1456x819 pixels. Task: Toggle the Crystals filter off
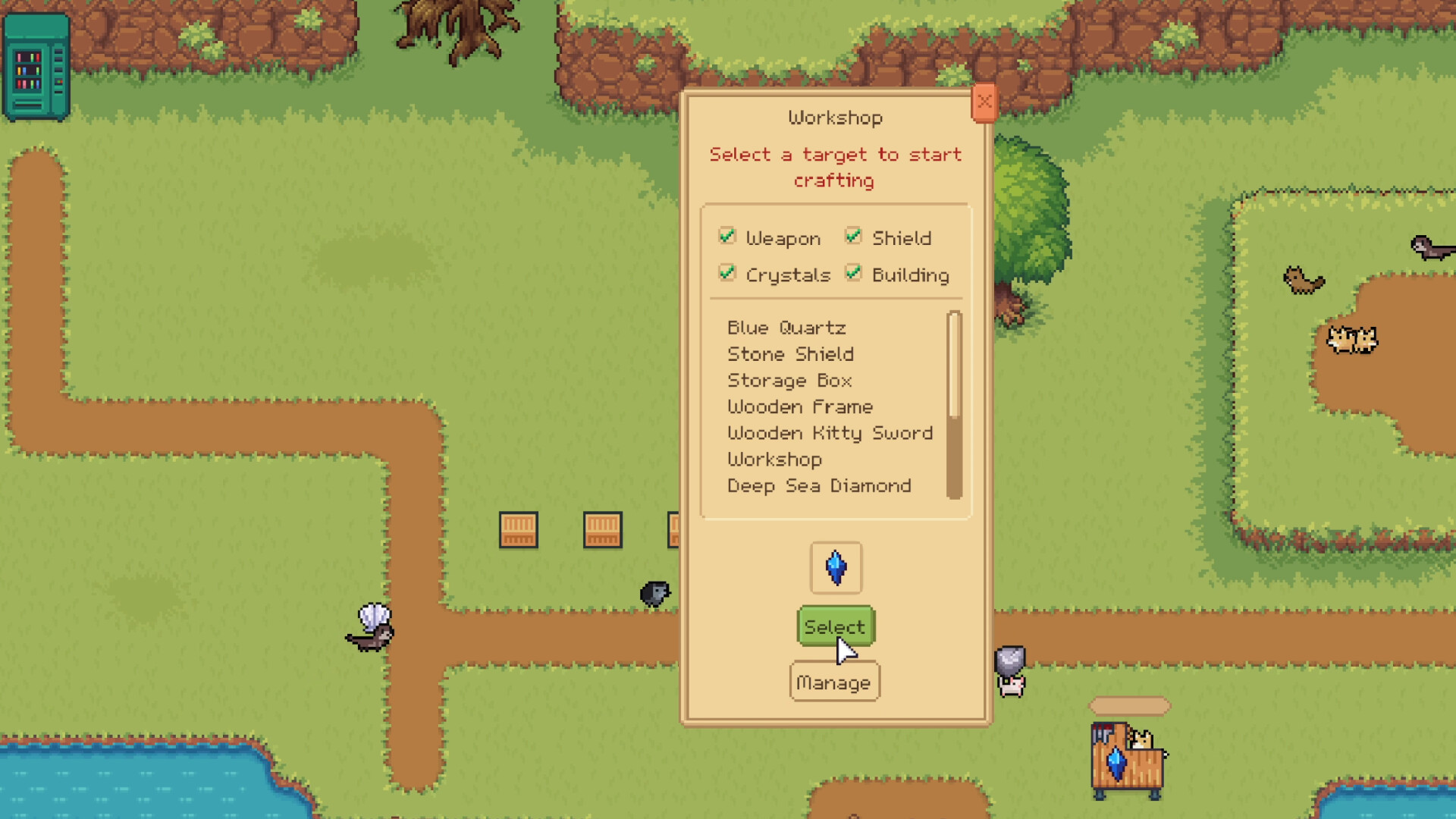[x=727, y=273]
